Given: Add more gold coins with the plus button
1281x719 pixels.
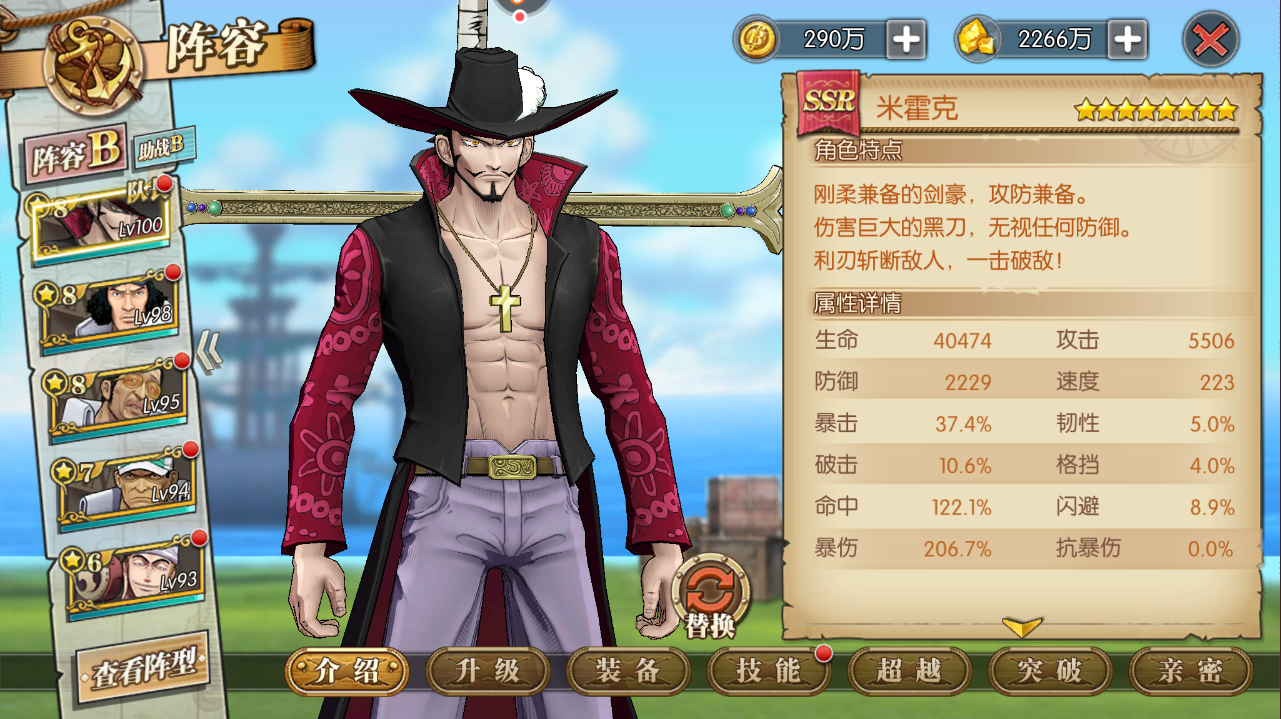Looking at the screenshot, I should click(x=906, y=40).
